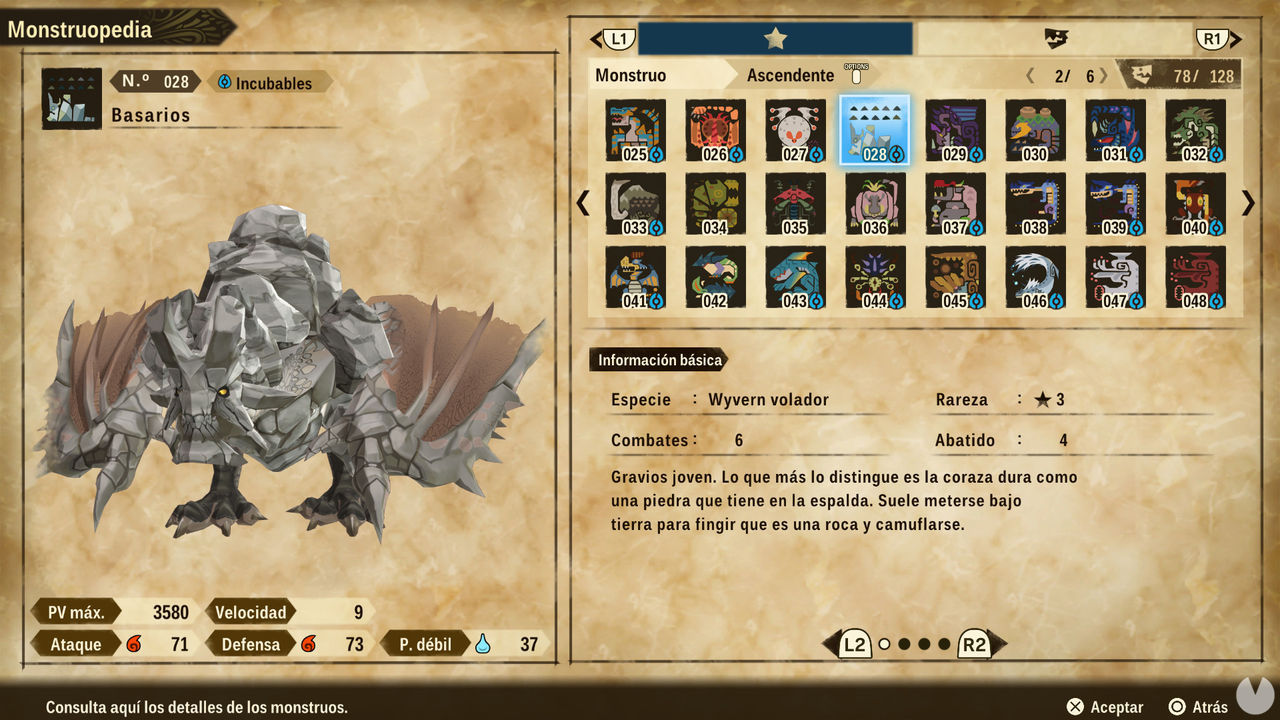Expand the right grid arrow chevron
Image resolution: width=1280 pixels, height=720 pixels.
(1247, 203)
